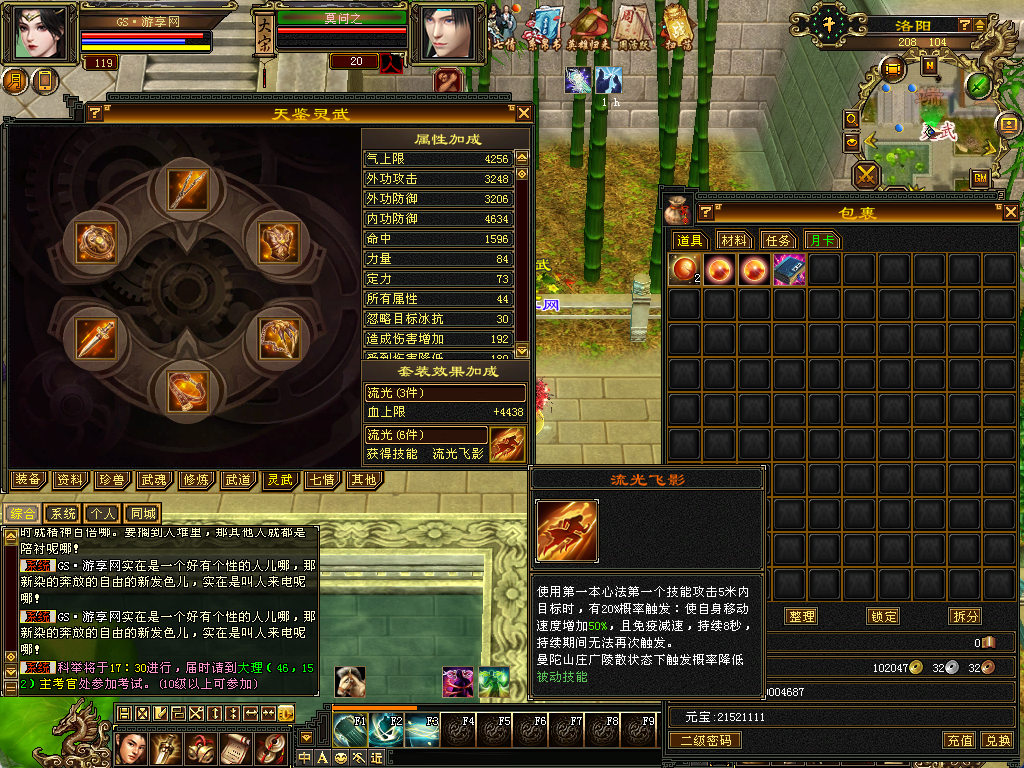The height and width of the screenshot is (768, 1024).
Task: Click the 流光飞影 set skill icon
Action: (x=508, y=444)
